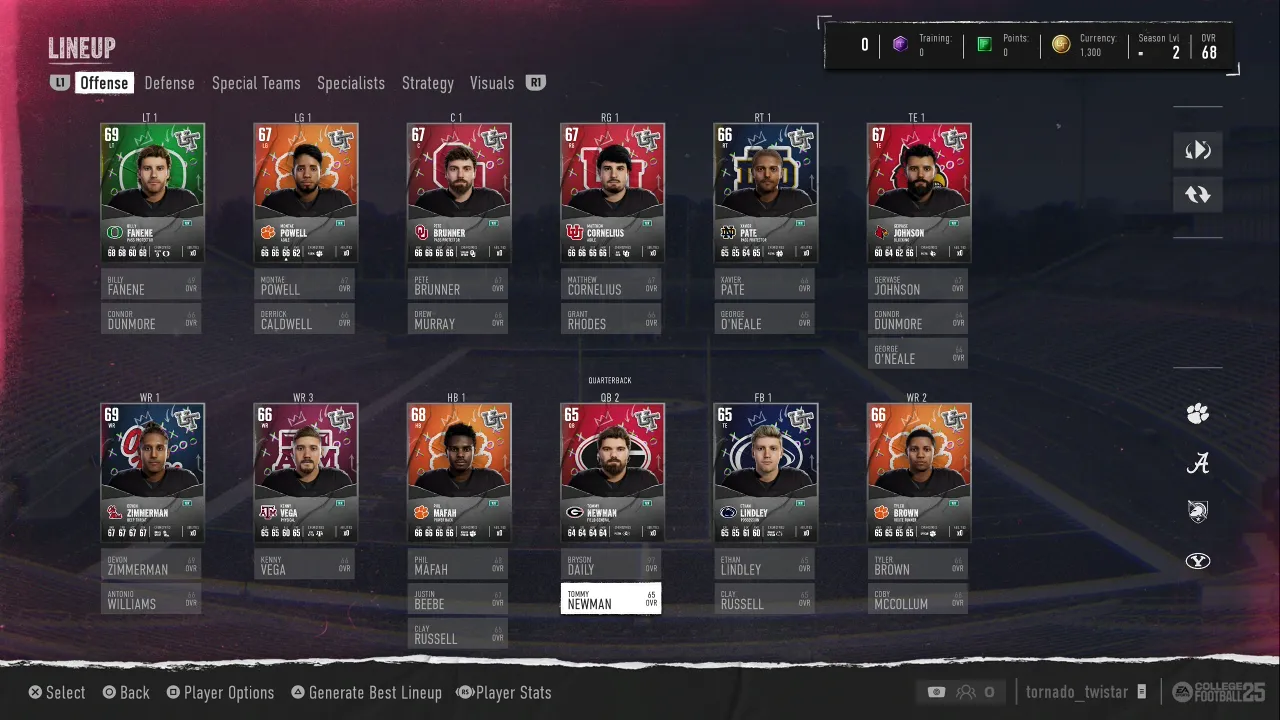
Task: Select the Alabama script A icon
Action: click(1198, 463)
